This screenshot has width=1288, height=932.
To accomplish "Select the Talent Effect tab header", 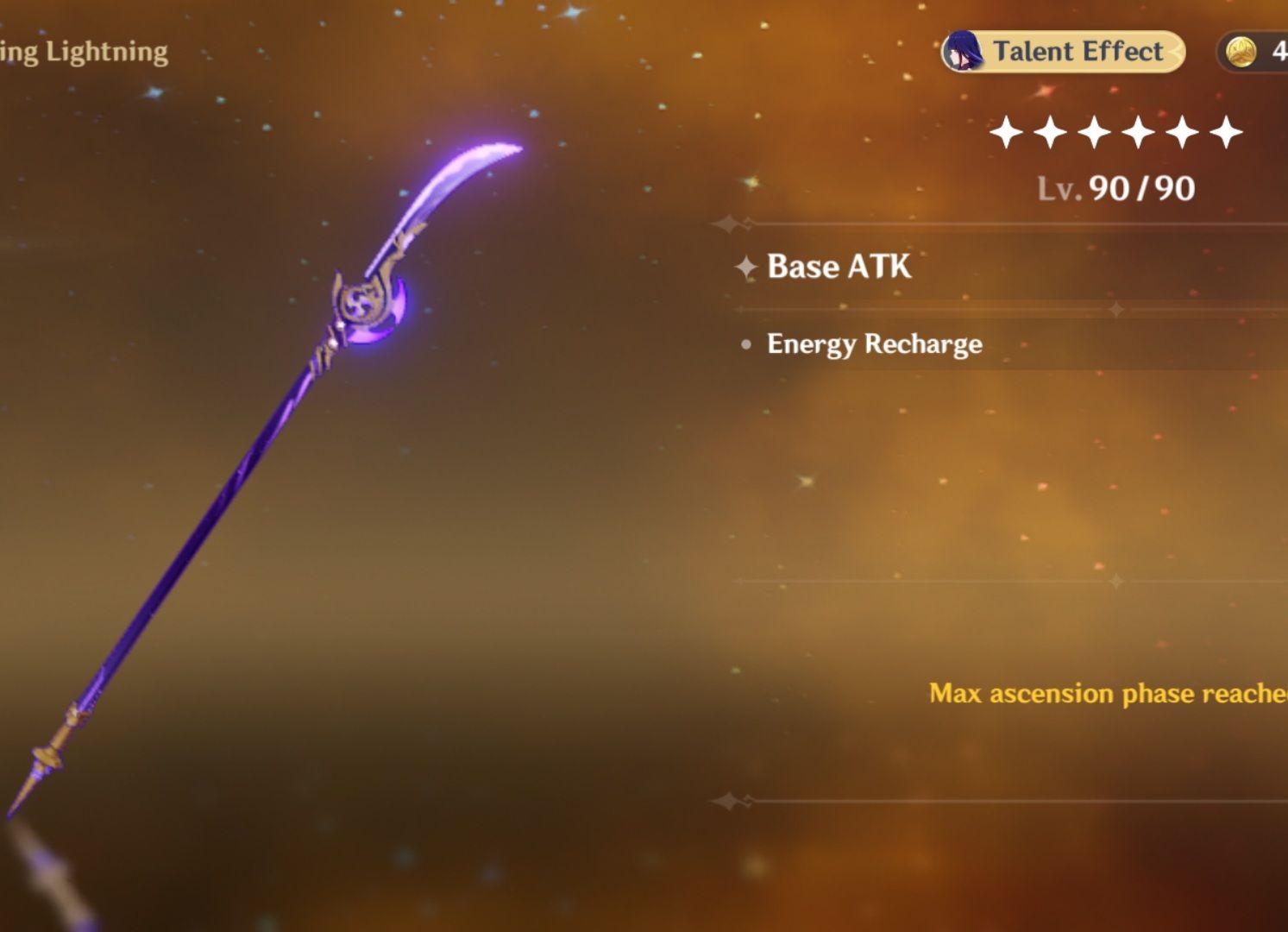I will 1078,51.
